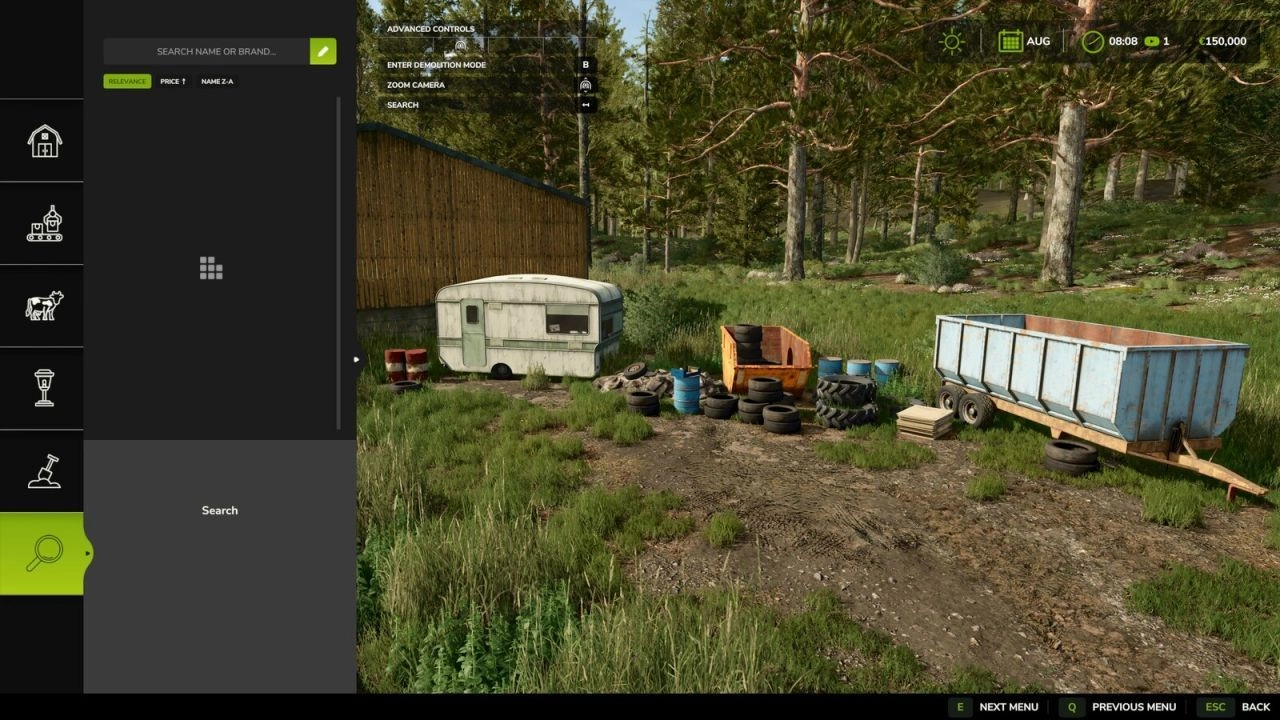The height and width of the screenshot is (720, 1280).
Task: Enable NAME Z-A sorting
Action: [216, 81]
